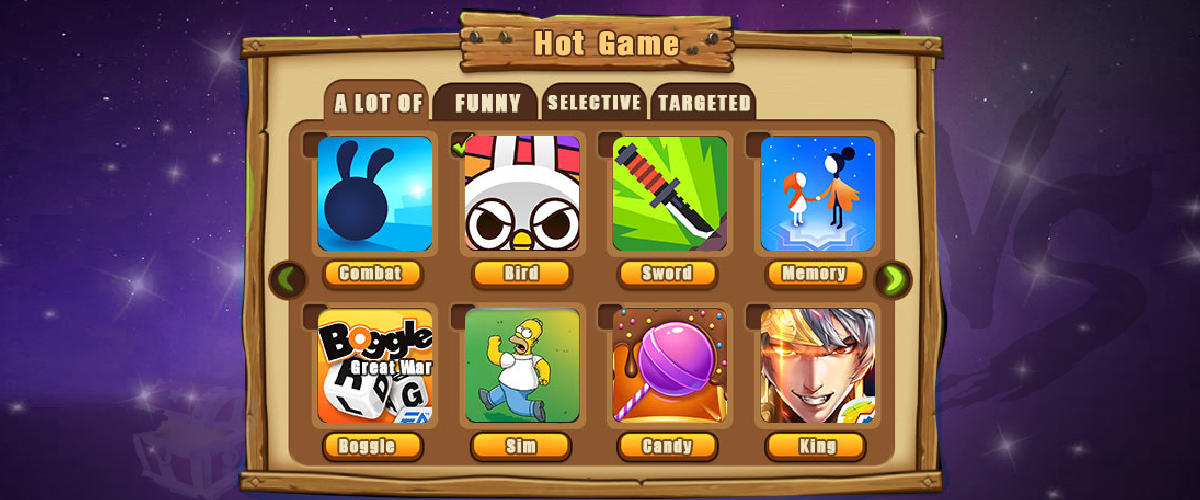Choose the Homer Simpson game thumbnail
Image resolution: width=1200 pixels, height=500 pixels.
click(522, 366)
